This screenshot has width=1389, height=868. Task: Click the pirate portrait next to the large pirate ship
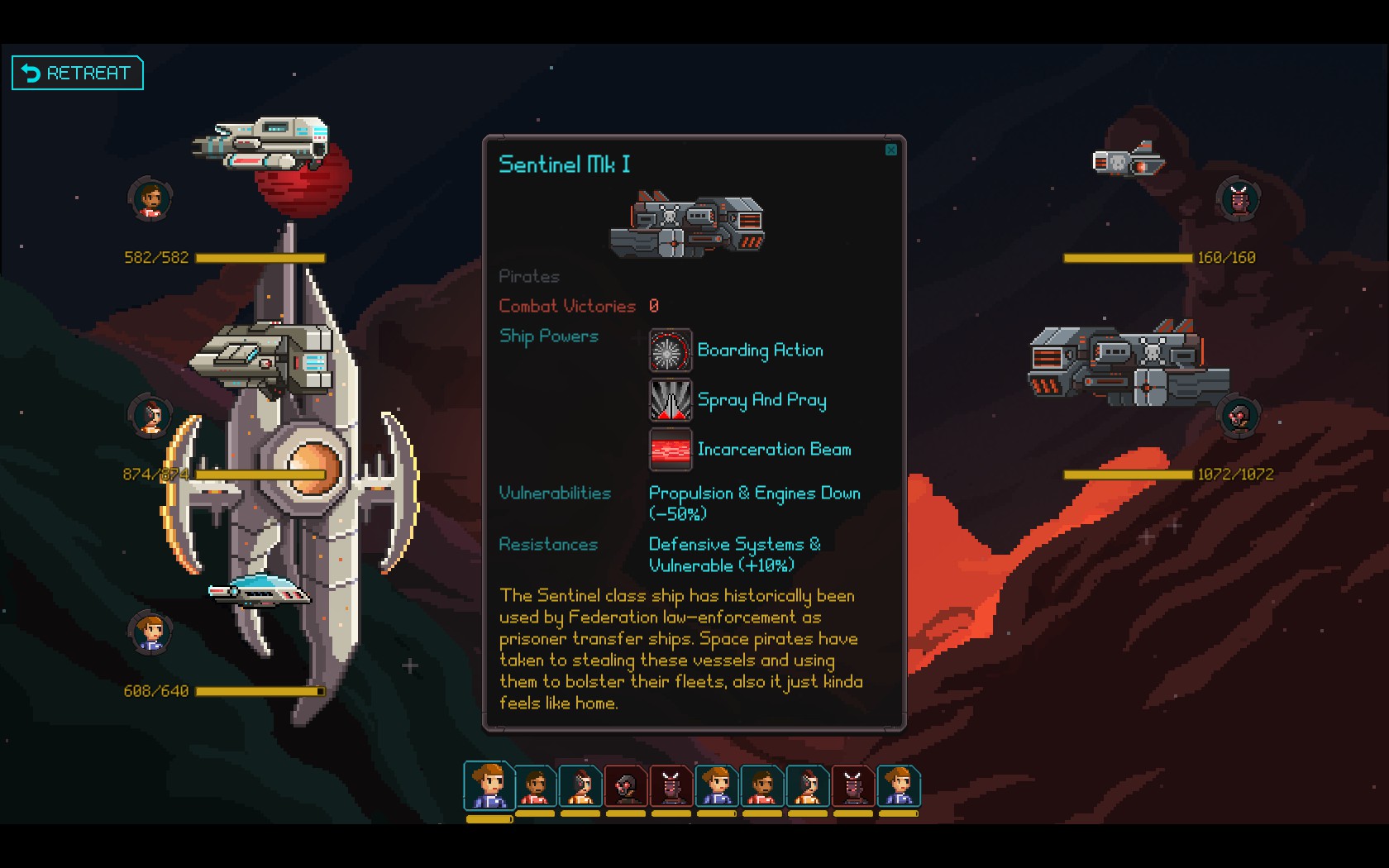[x=1239, y=416]
